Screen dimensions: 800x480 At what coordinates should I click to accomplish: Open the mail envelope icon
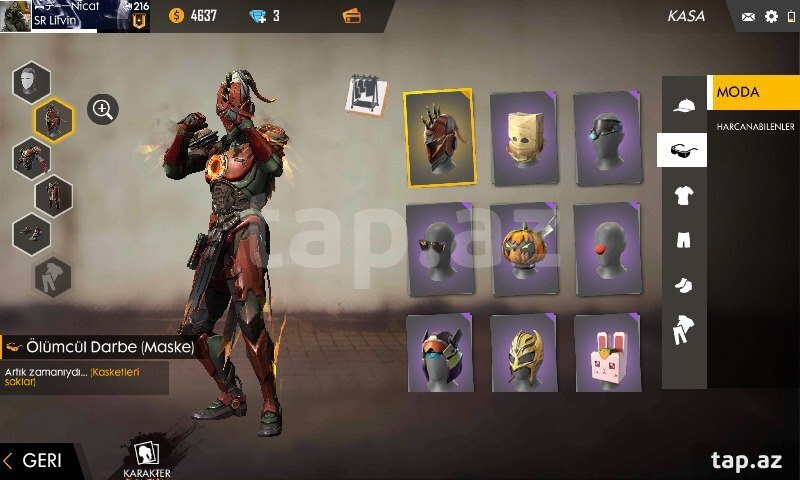click(748, 16)
